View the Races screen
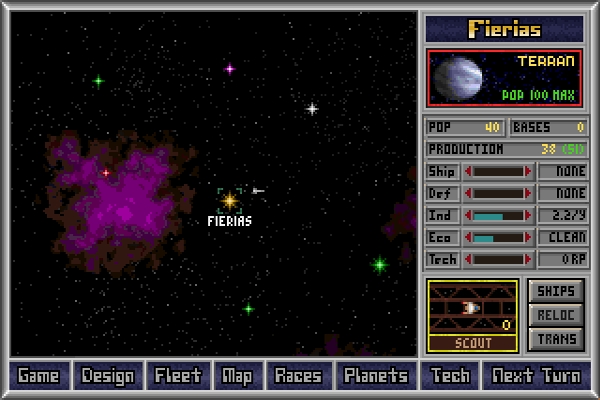This screenshot has width=600, height=400. pos(298,376)
